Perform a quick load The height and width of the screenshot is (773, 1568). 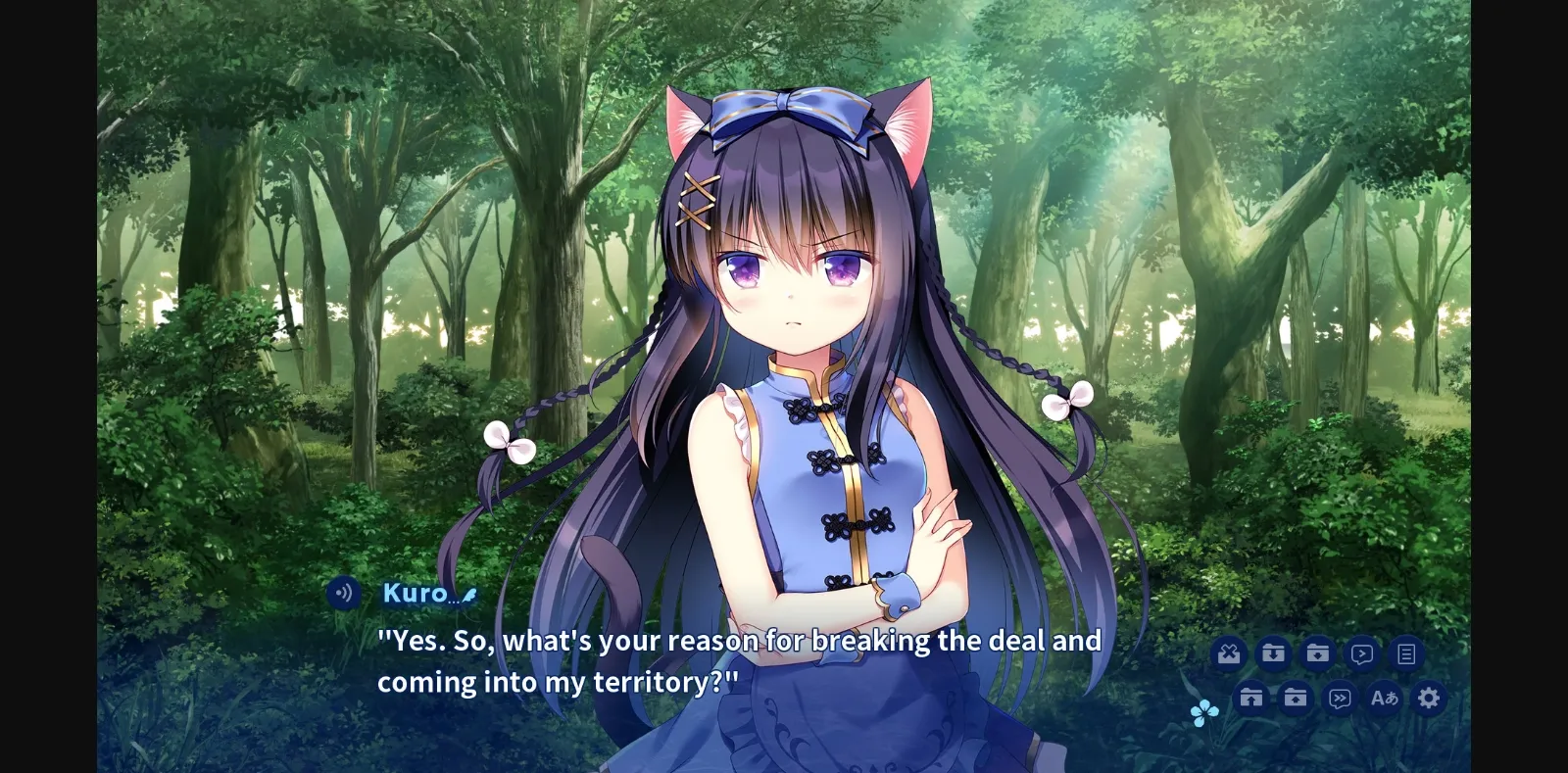click(1250, 698)
